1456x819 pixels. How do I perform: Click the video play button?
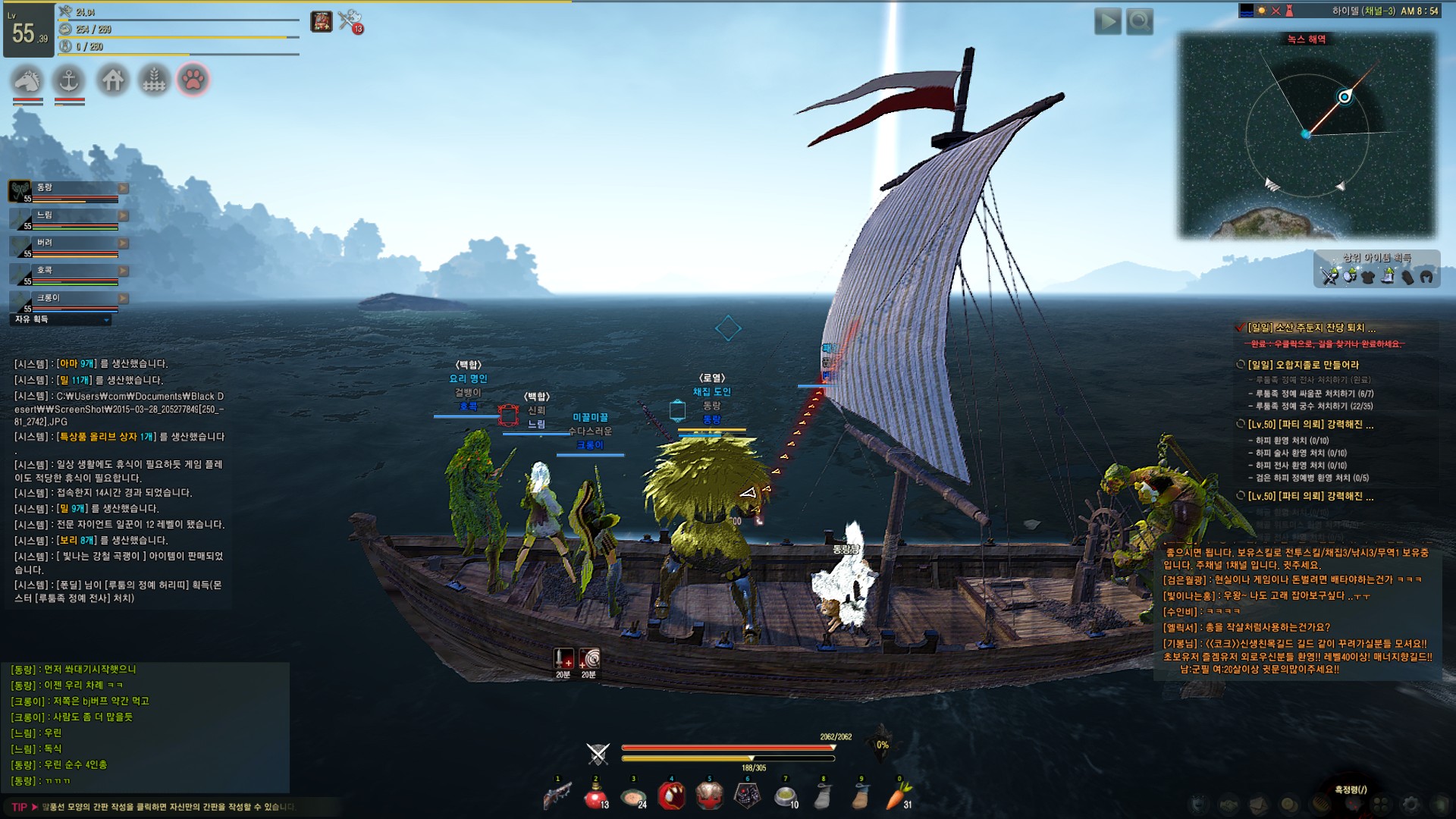tap(1107, 21)
